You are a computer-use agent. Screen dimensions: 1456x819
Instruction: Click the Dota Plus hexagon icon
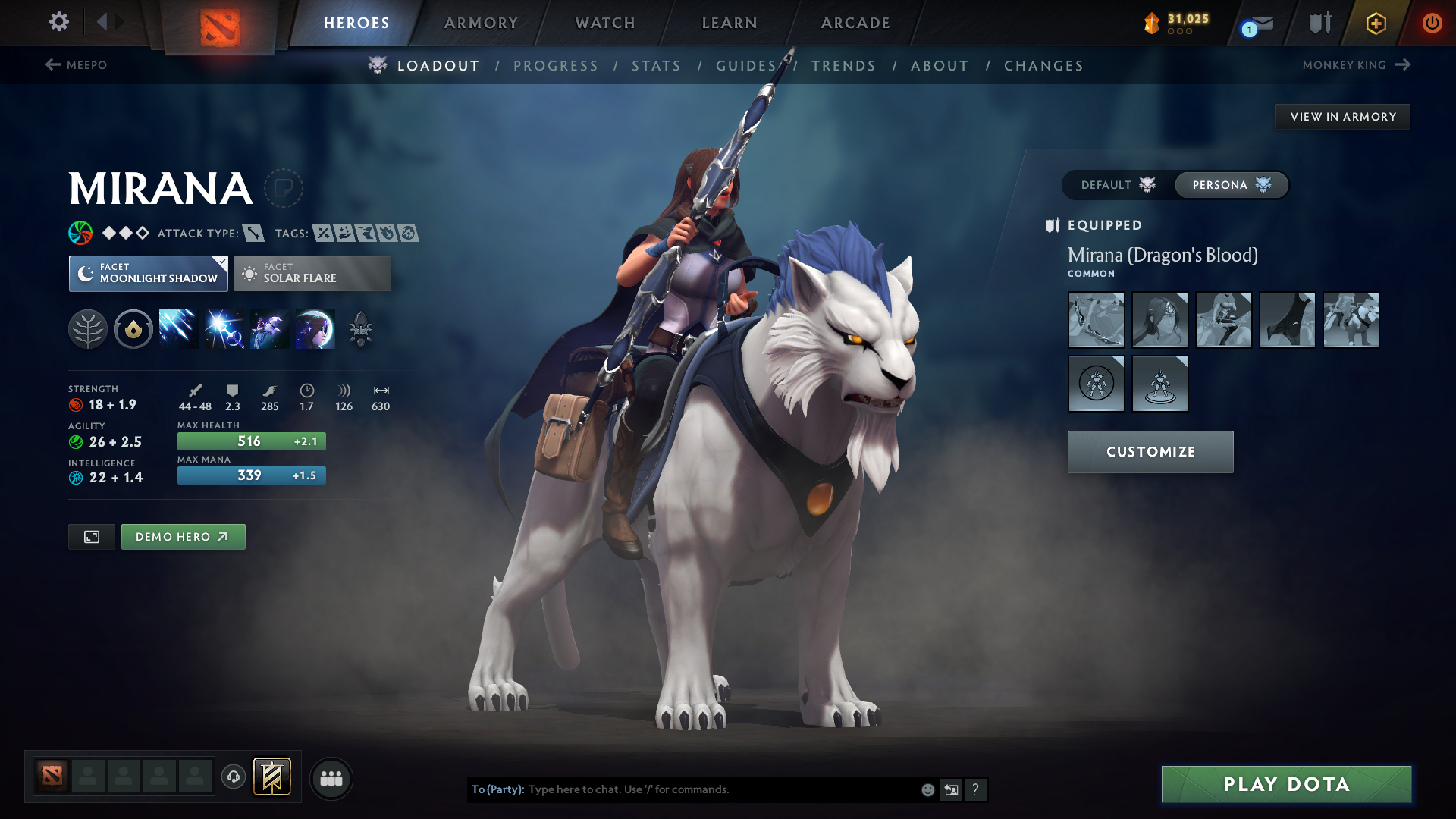1375,23
